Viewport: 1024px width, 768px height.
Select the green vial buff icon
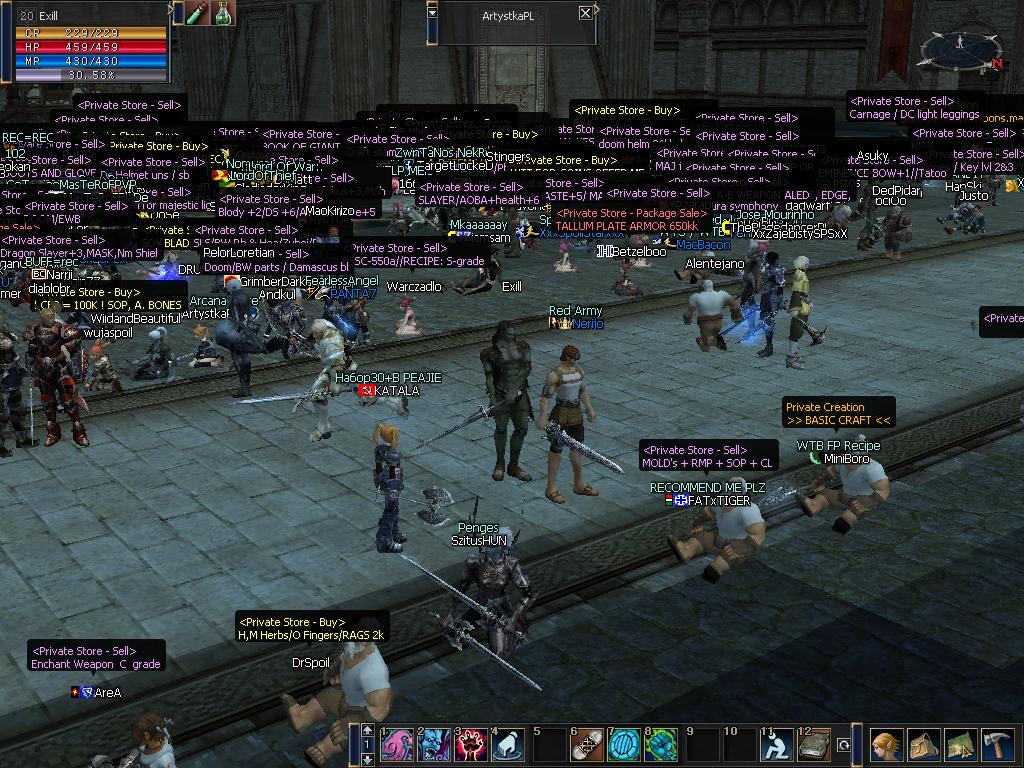(x=197, y=13)
